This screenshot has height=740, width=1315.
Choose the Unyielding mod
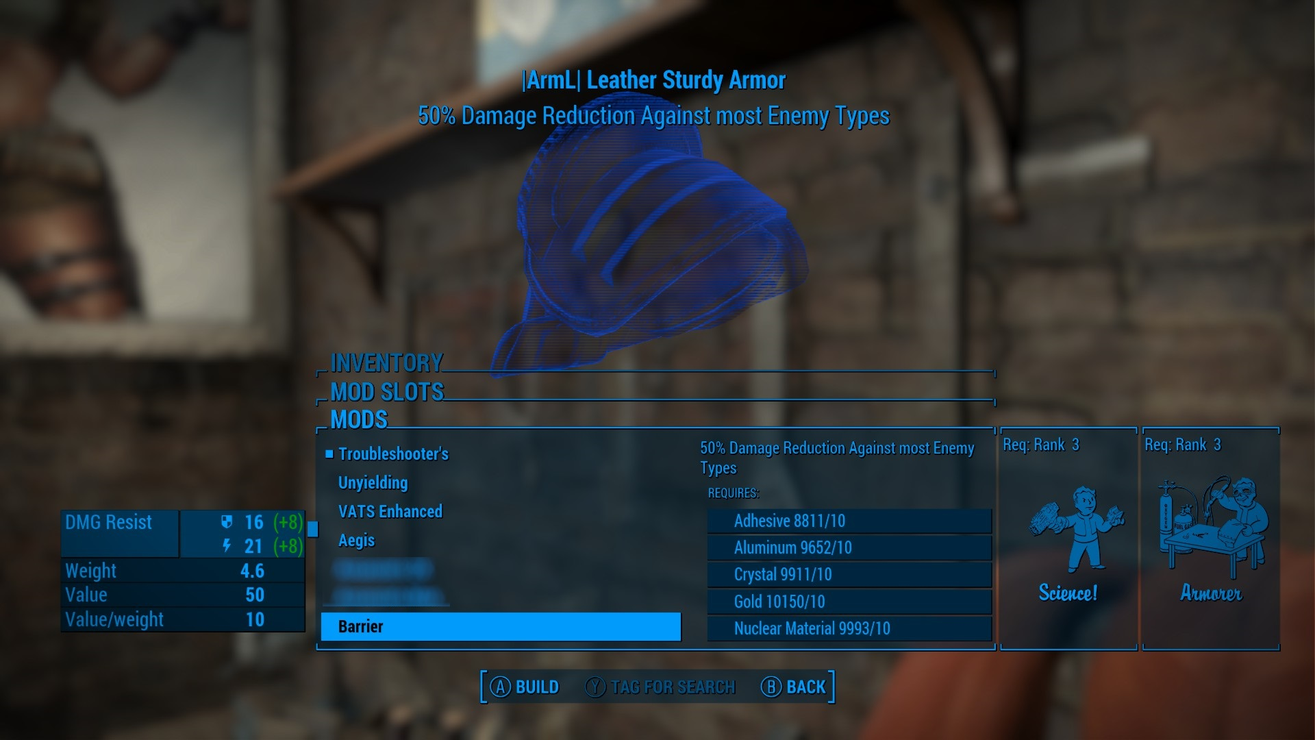click(x=373, y=483)
